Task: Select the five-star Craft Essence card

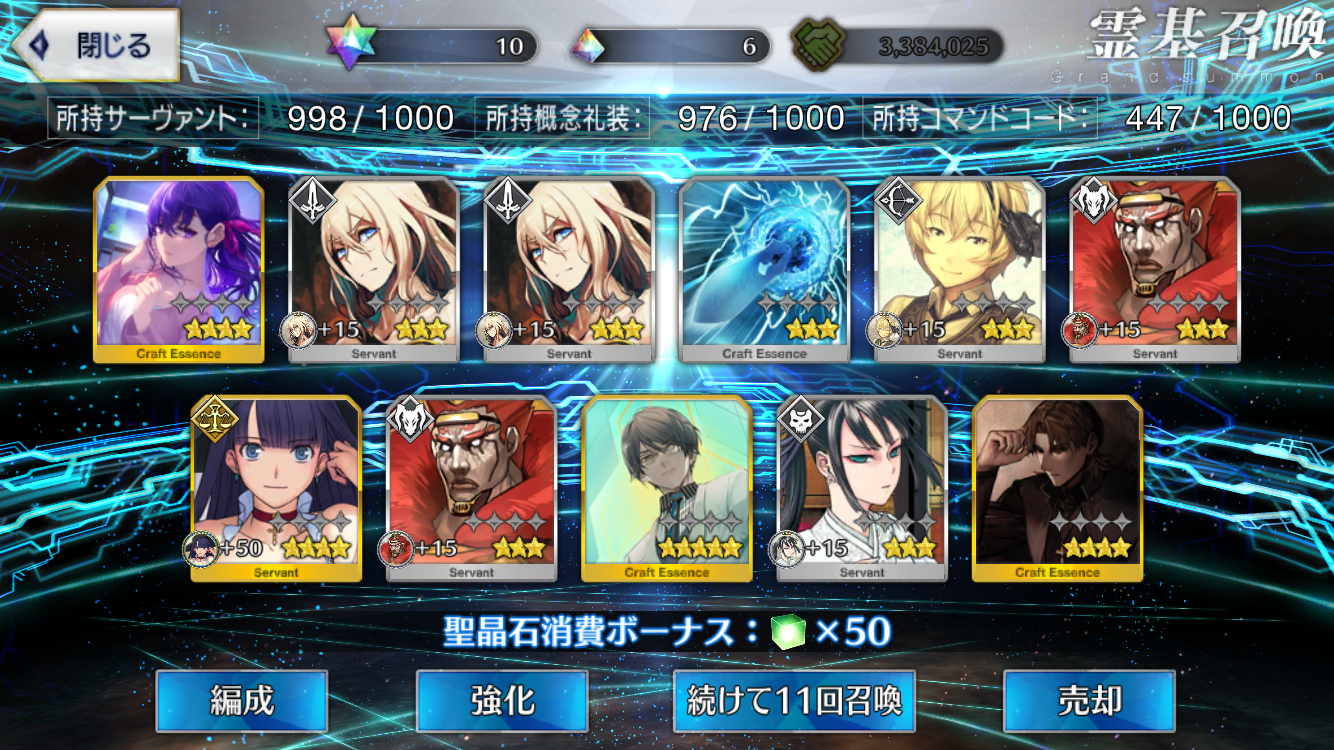Action: (x=667, y=488)
